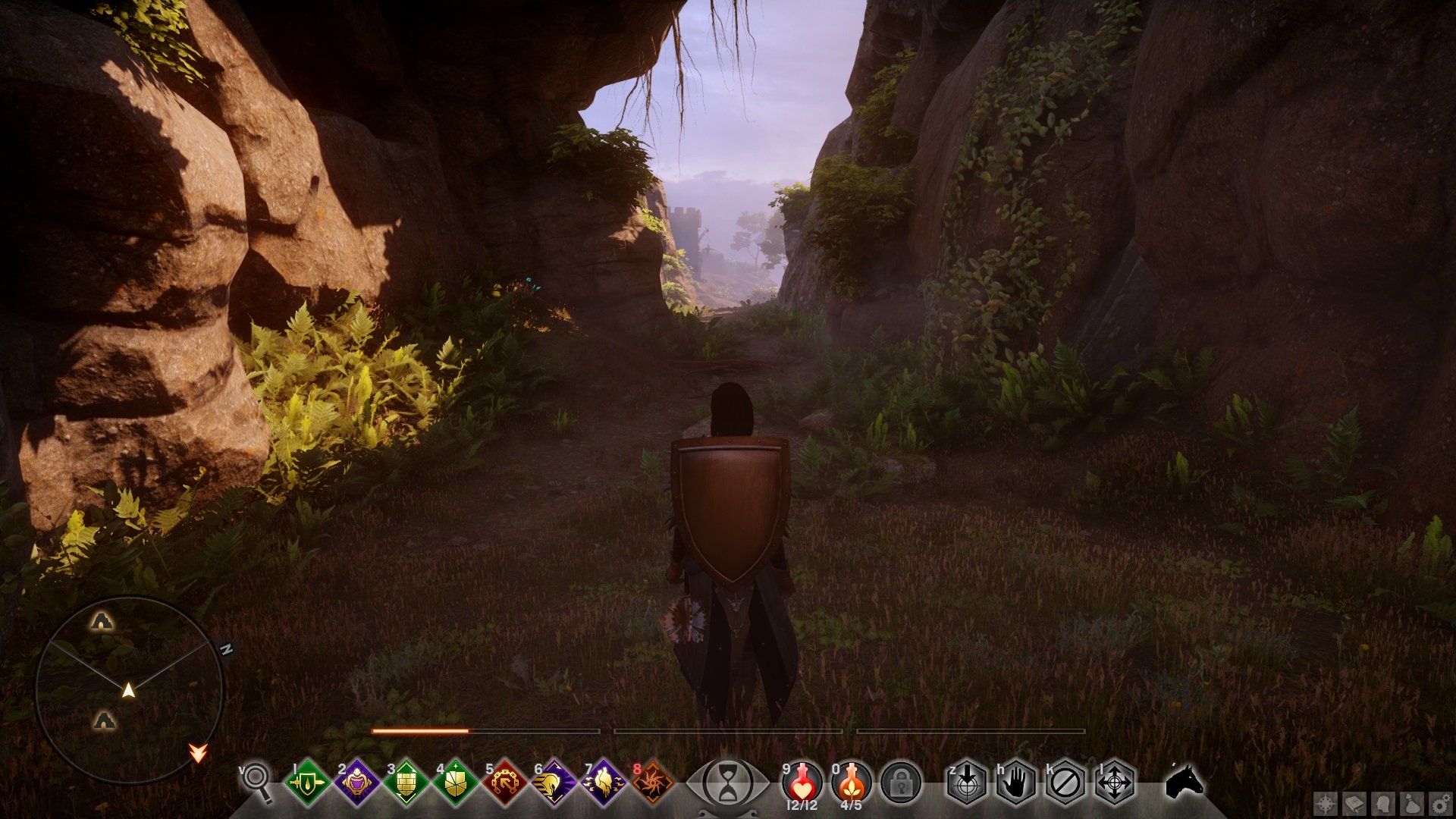The width and height of the screenshot is (1456, 819).
Task: Activate the magnifying glass search ability
Action: [256, 781]
